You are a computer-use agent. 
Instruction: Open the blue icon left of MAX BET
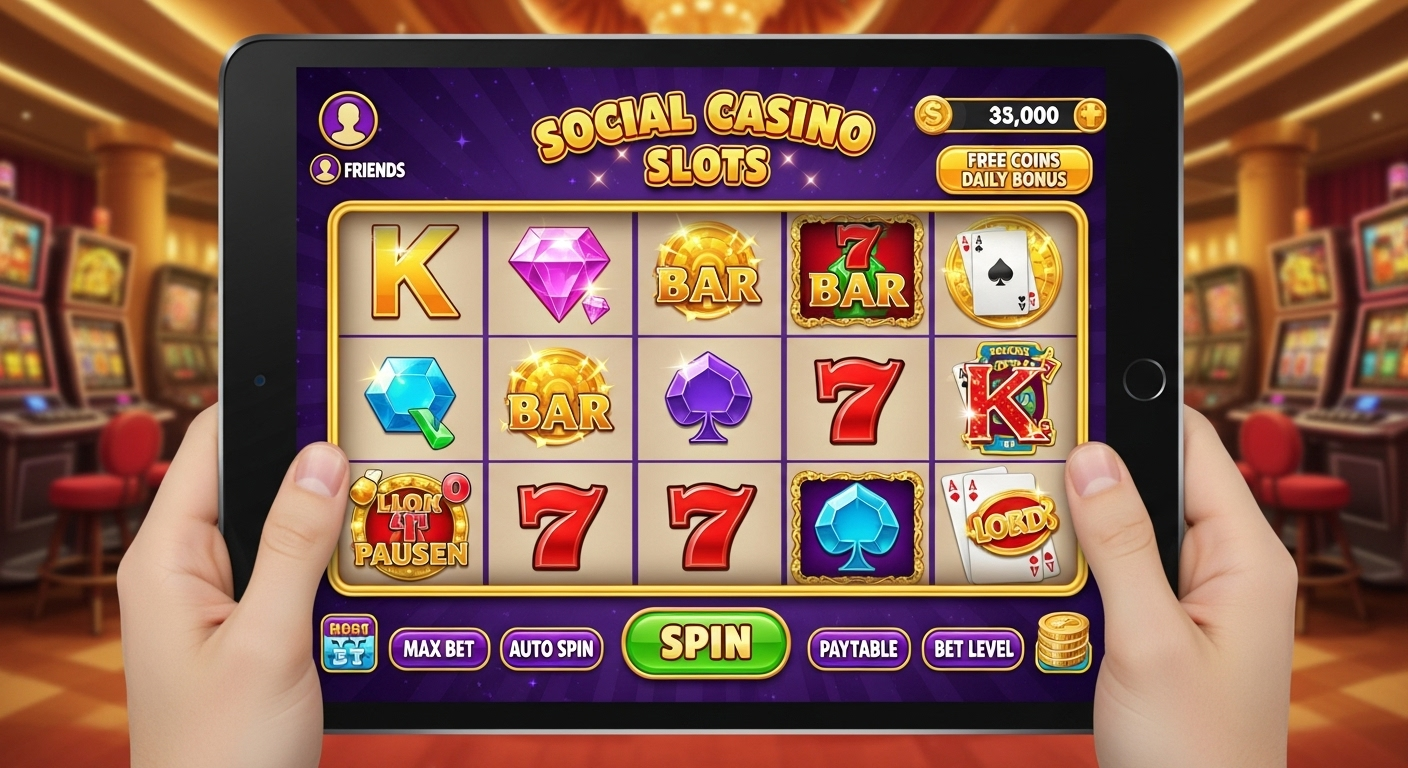349,643
